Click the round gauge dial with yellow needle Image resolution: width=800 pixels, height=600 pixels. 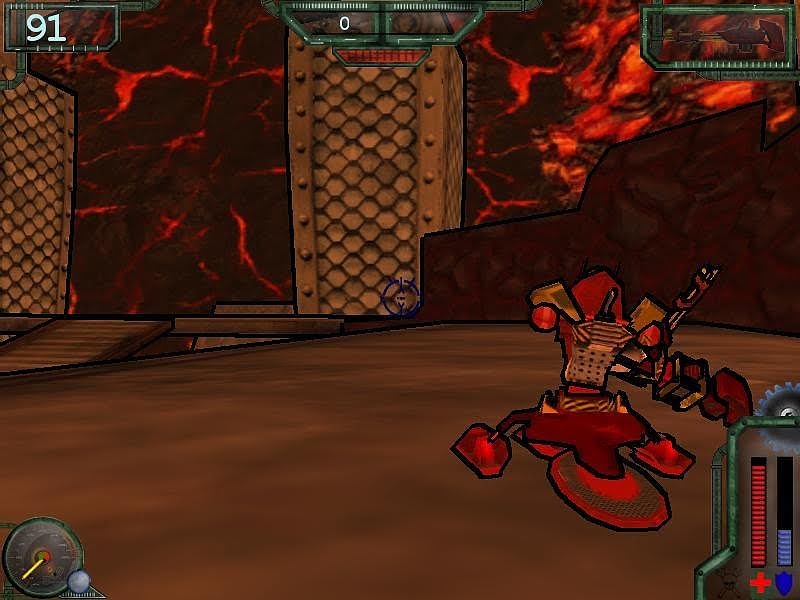[40, 558]
